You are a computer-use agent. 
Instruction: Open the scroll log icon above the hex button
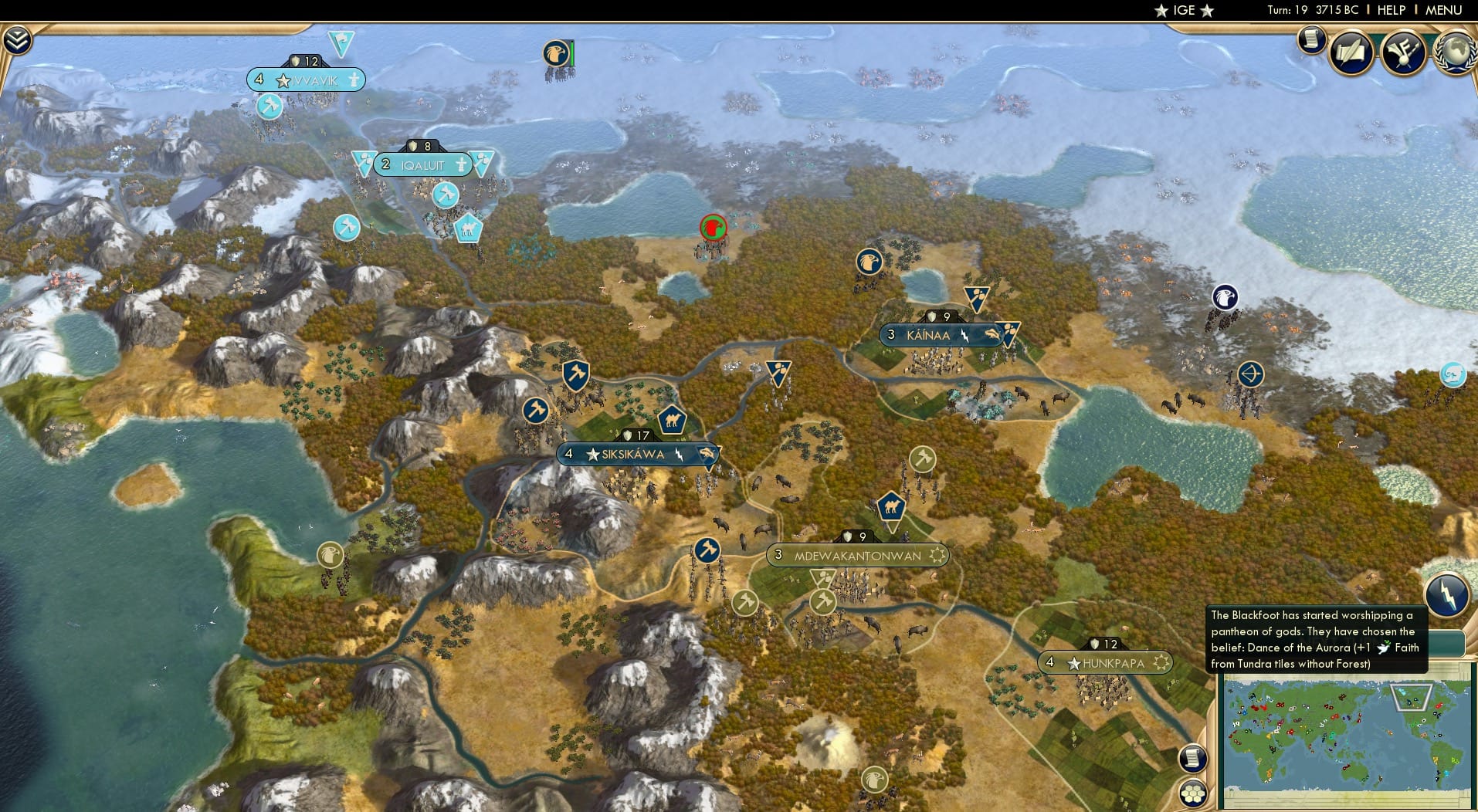tap(1192, 756)
